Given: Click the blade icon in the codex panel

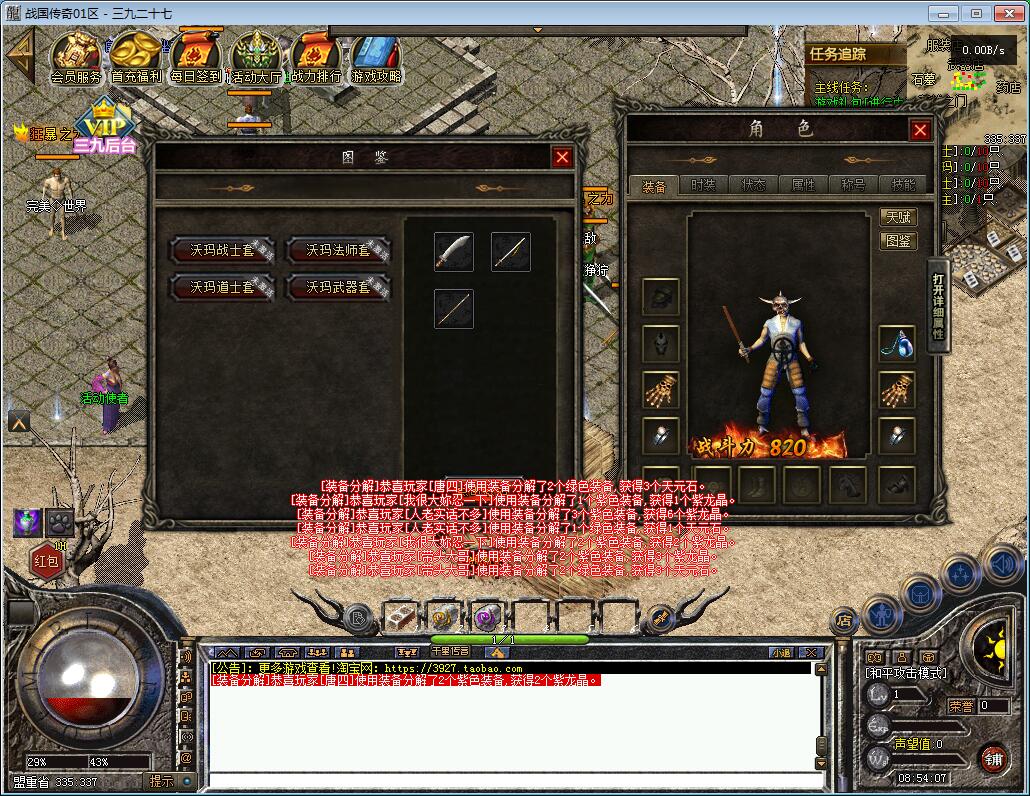Looking at the screenshot, I should coord(453,251).
